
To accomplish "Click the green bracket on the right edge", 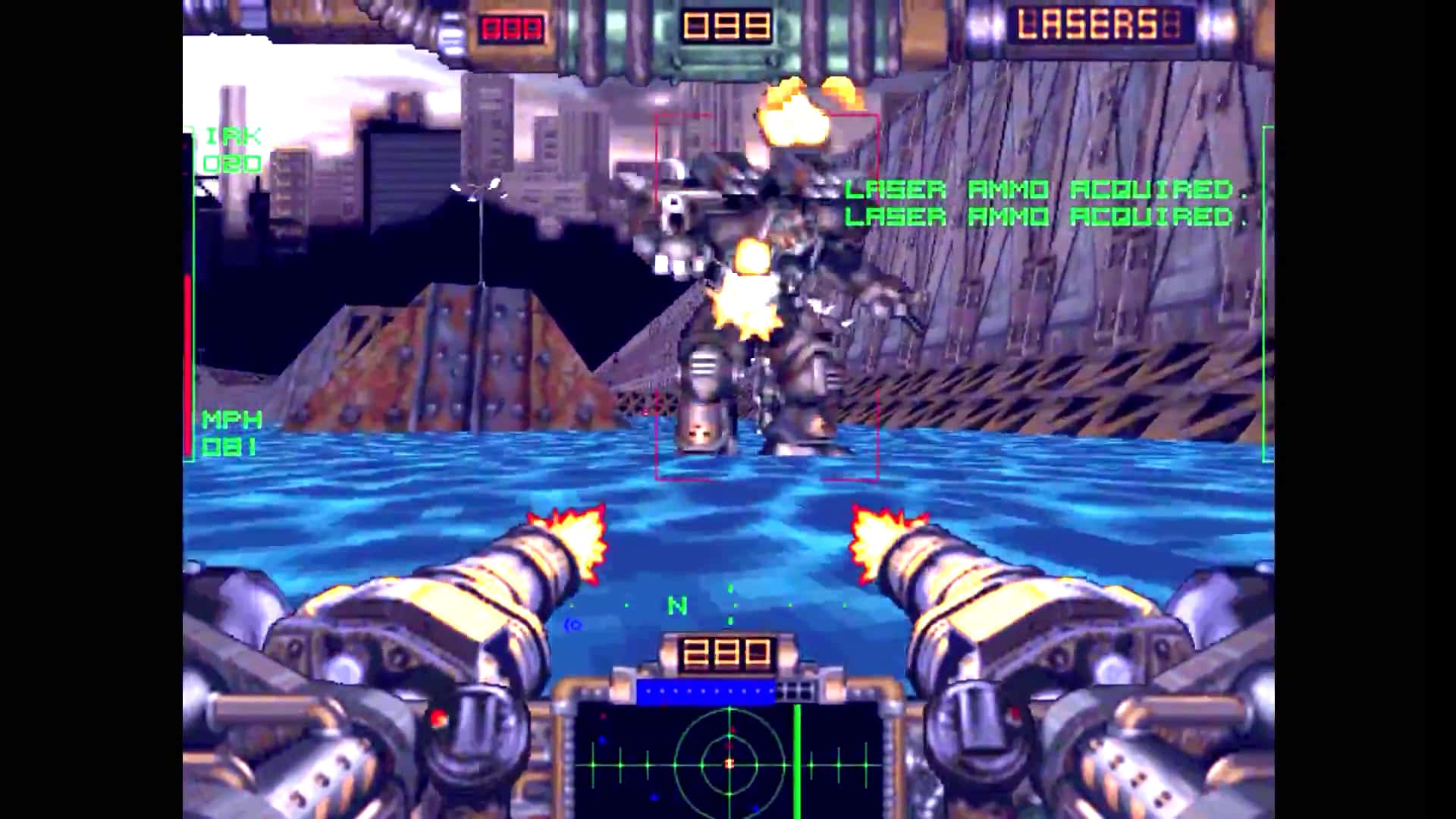I will pyautogui.click(x=1266, y=296).
